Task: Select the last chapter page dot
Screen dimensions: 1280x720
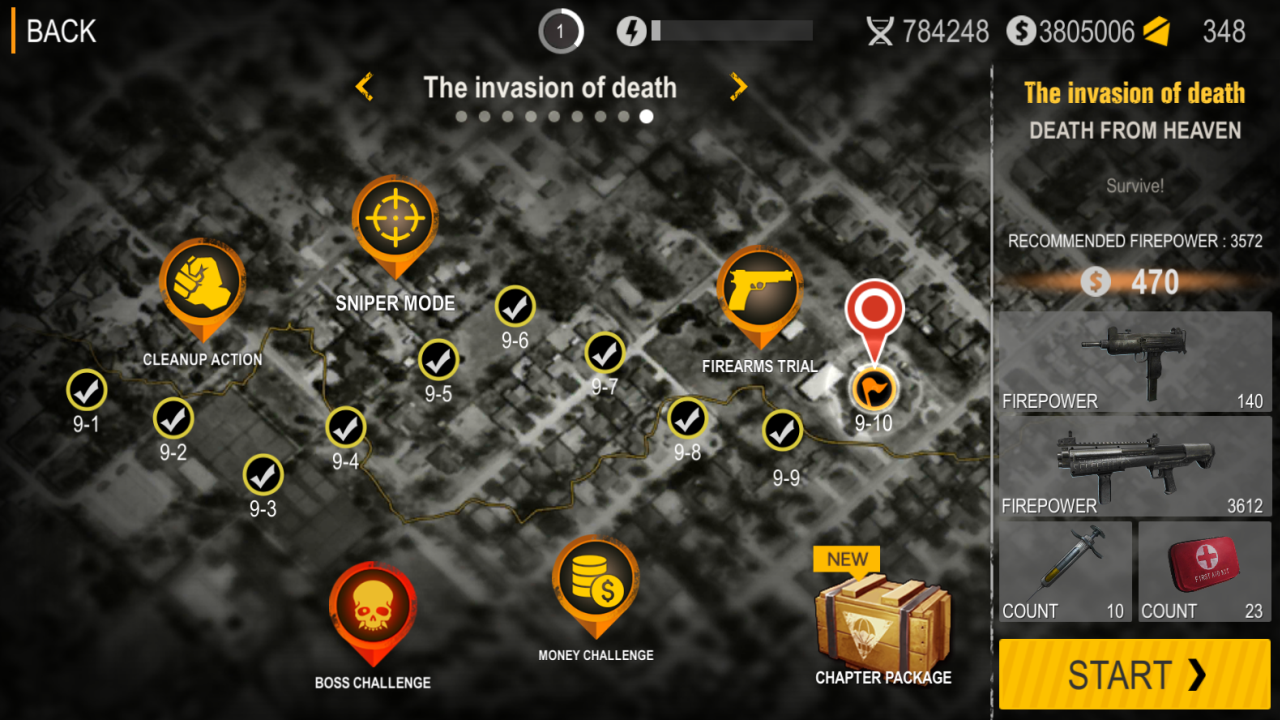Action: tap(646, 116)
